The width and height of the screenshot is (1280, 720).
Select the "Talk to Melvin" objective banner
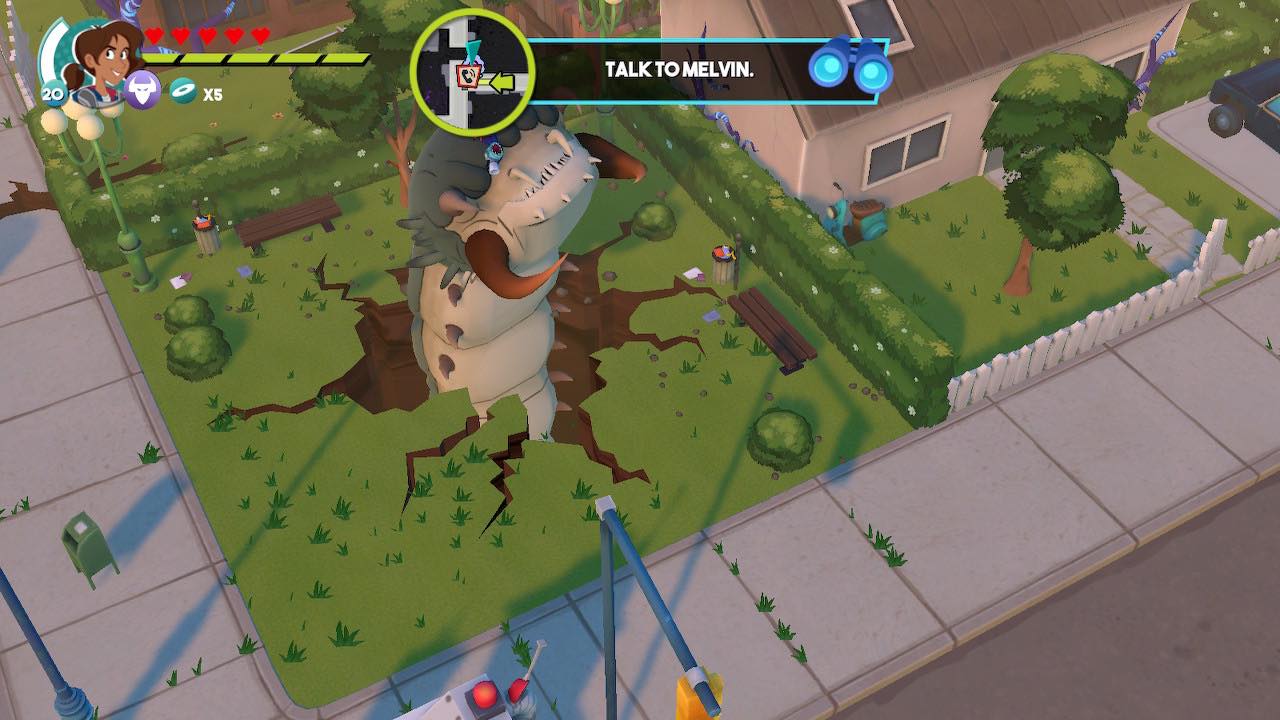coord(678,70)
